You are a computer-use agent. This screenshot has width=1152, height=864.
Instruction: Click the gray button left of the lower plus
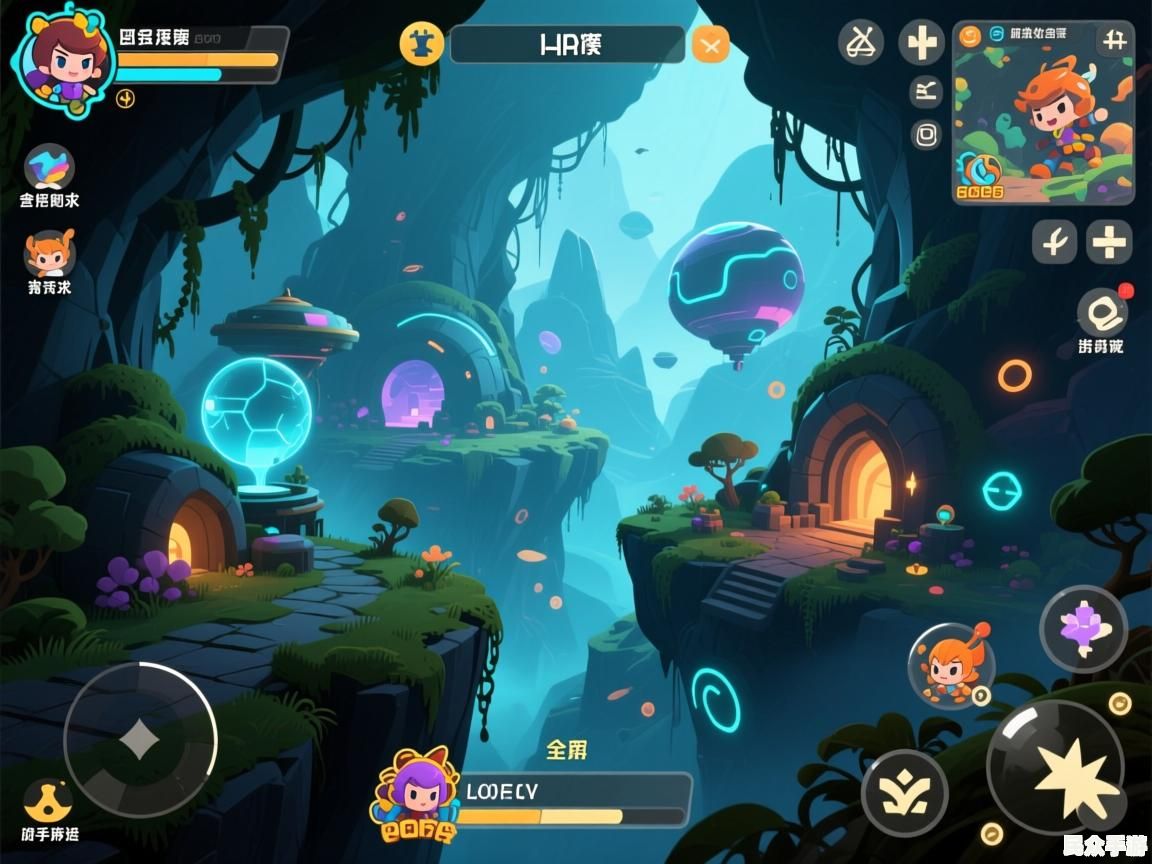(x=1054, y=242)
